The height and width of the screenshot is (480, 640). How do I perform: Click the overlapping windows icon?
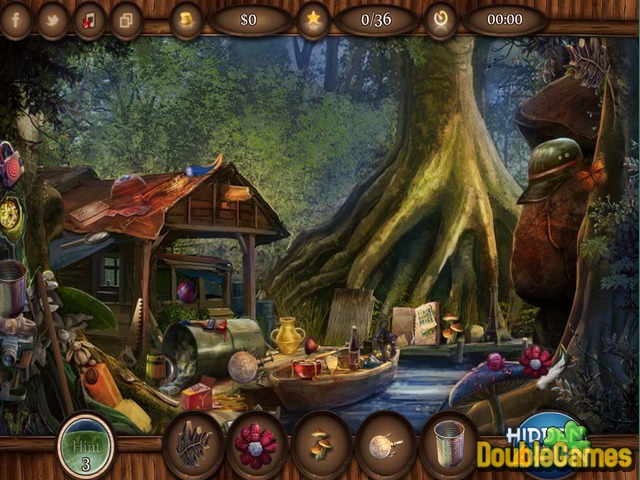click(126, 19)
